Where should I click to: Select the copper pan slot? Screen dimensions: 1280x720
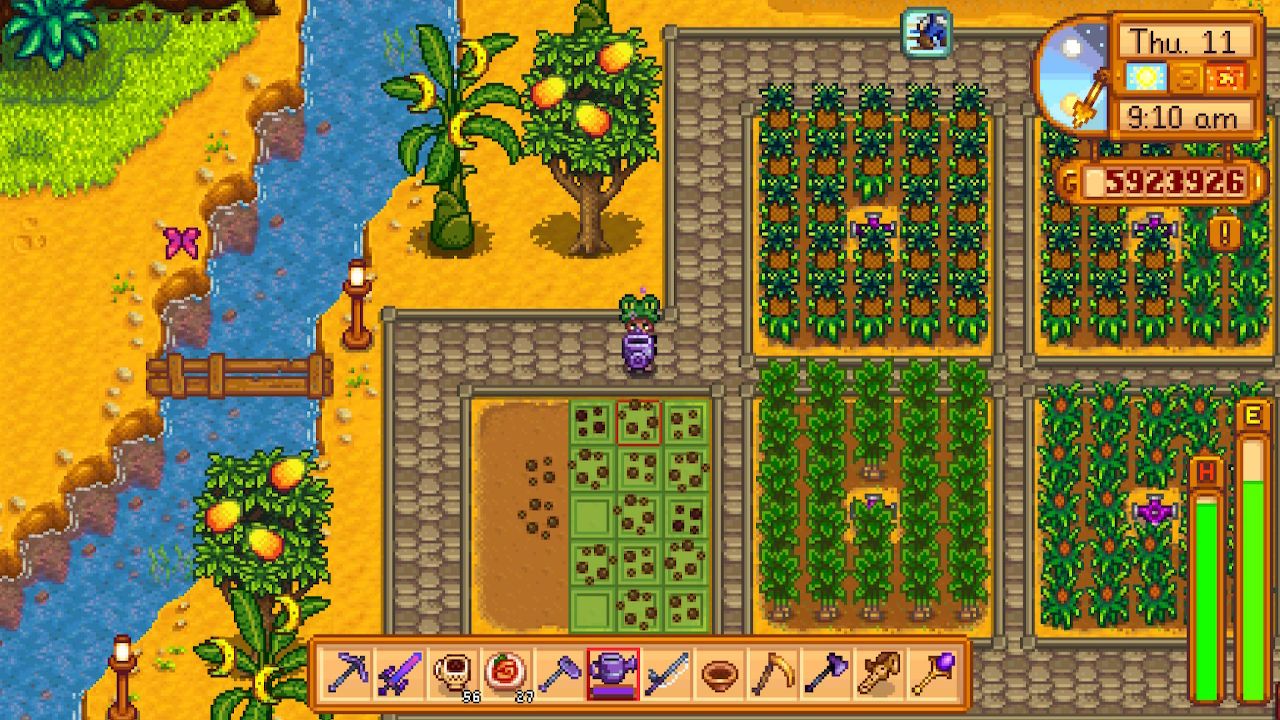(718, 674)
